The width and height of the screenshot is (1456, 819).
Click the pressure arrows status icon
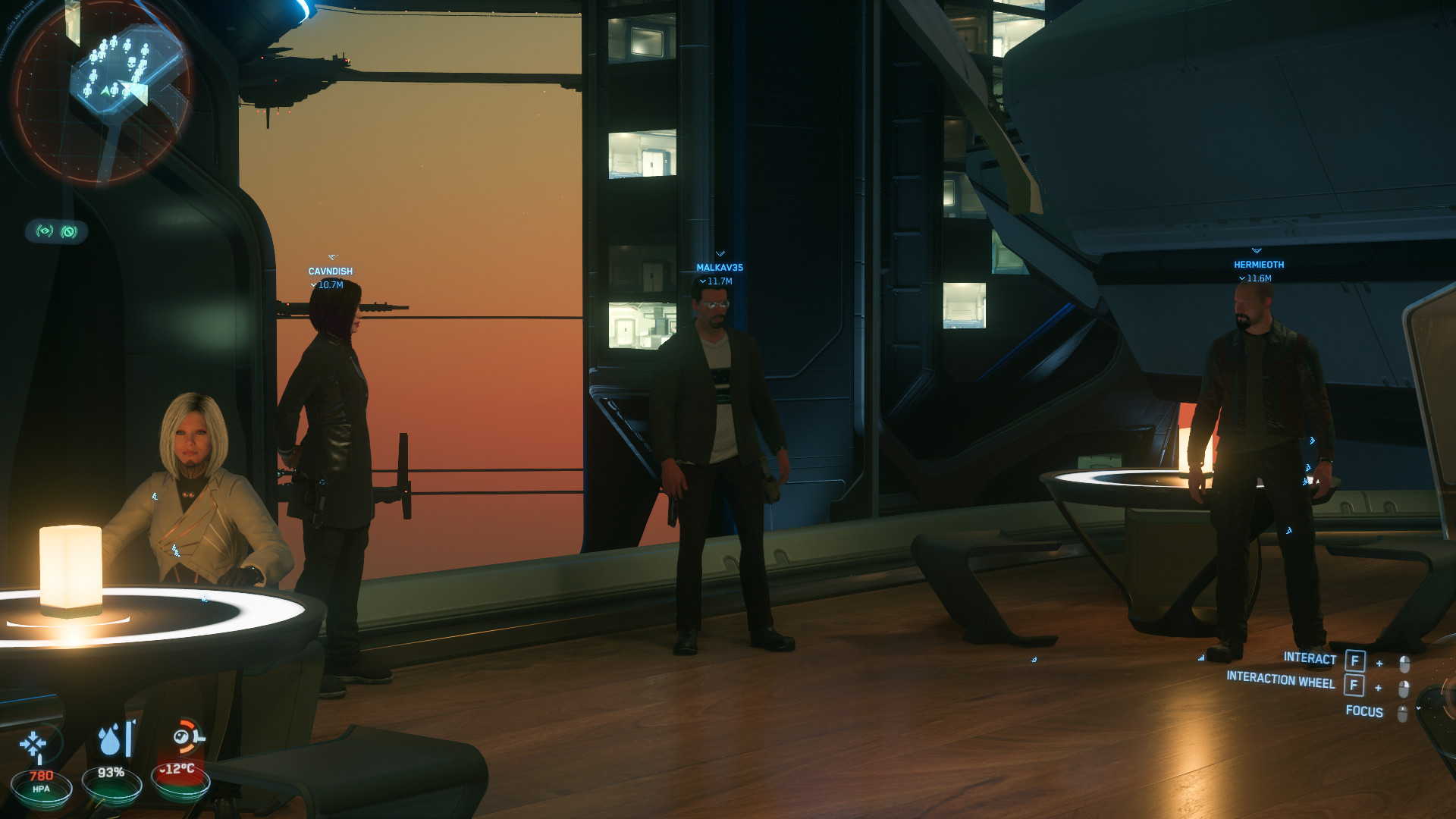click(33, 744)
